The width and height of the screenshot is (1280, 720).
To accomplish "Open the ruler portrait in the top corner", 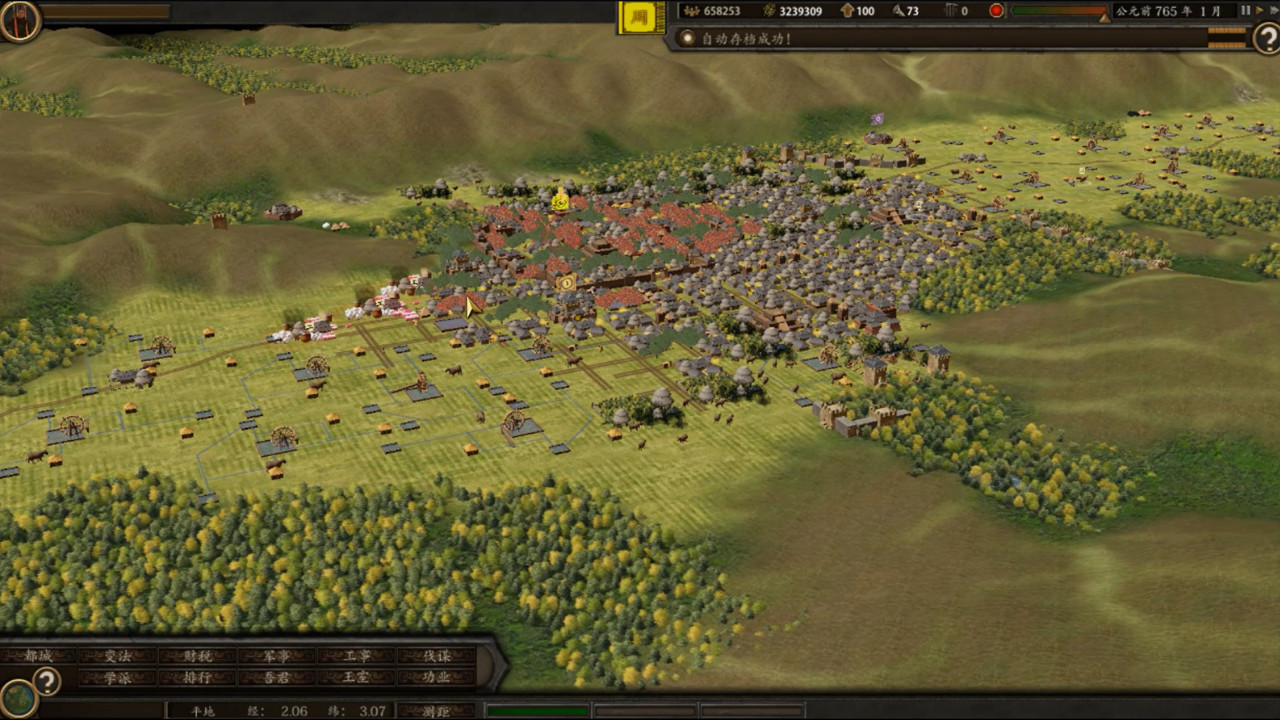I will (19, 20).
